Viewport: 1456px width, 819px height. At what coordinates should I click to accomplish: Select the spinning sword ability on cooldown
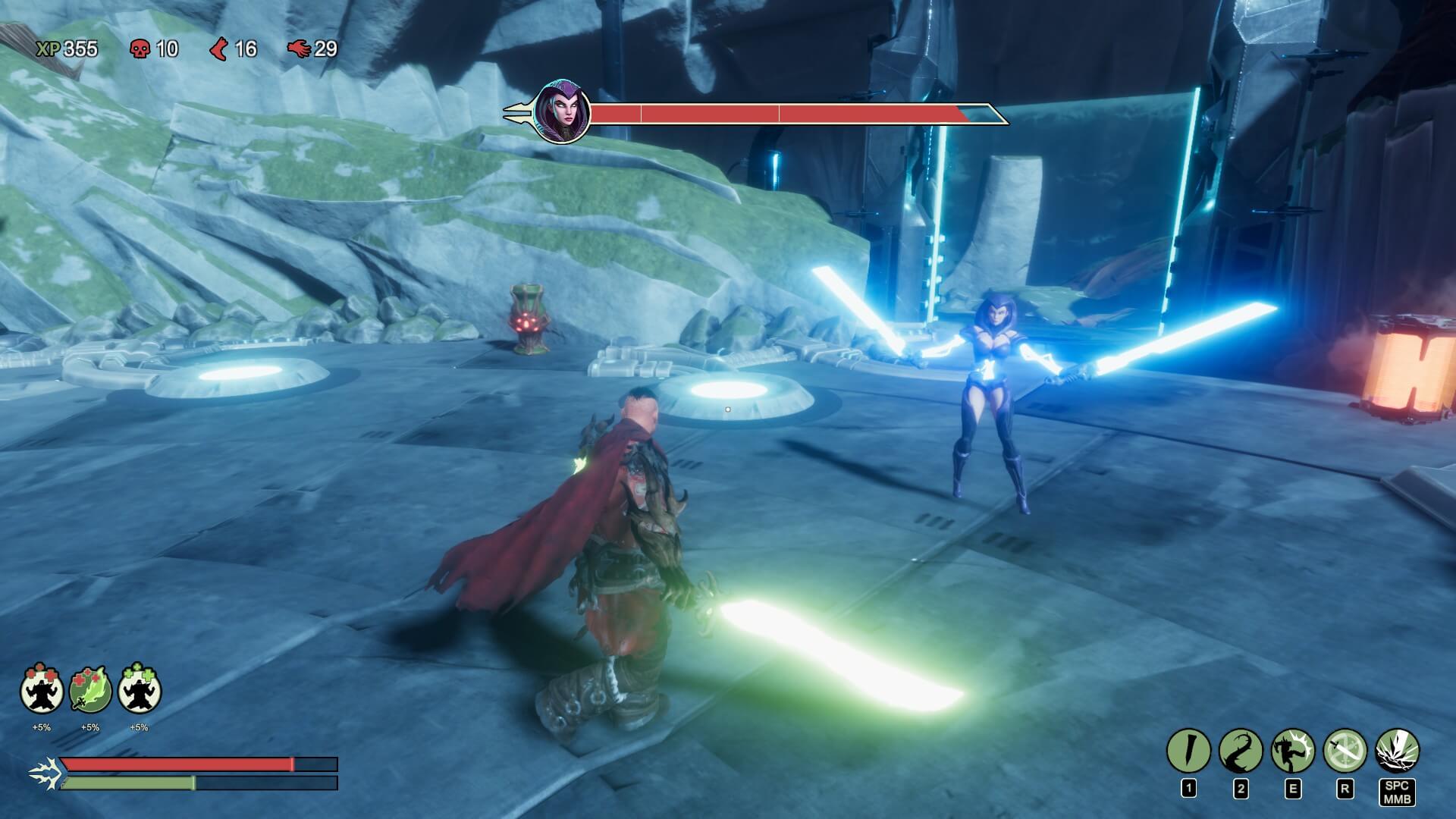pyautogui.click(x=1345, y=751)
